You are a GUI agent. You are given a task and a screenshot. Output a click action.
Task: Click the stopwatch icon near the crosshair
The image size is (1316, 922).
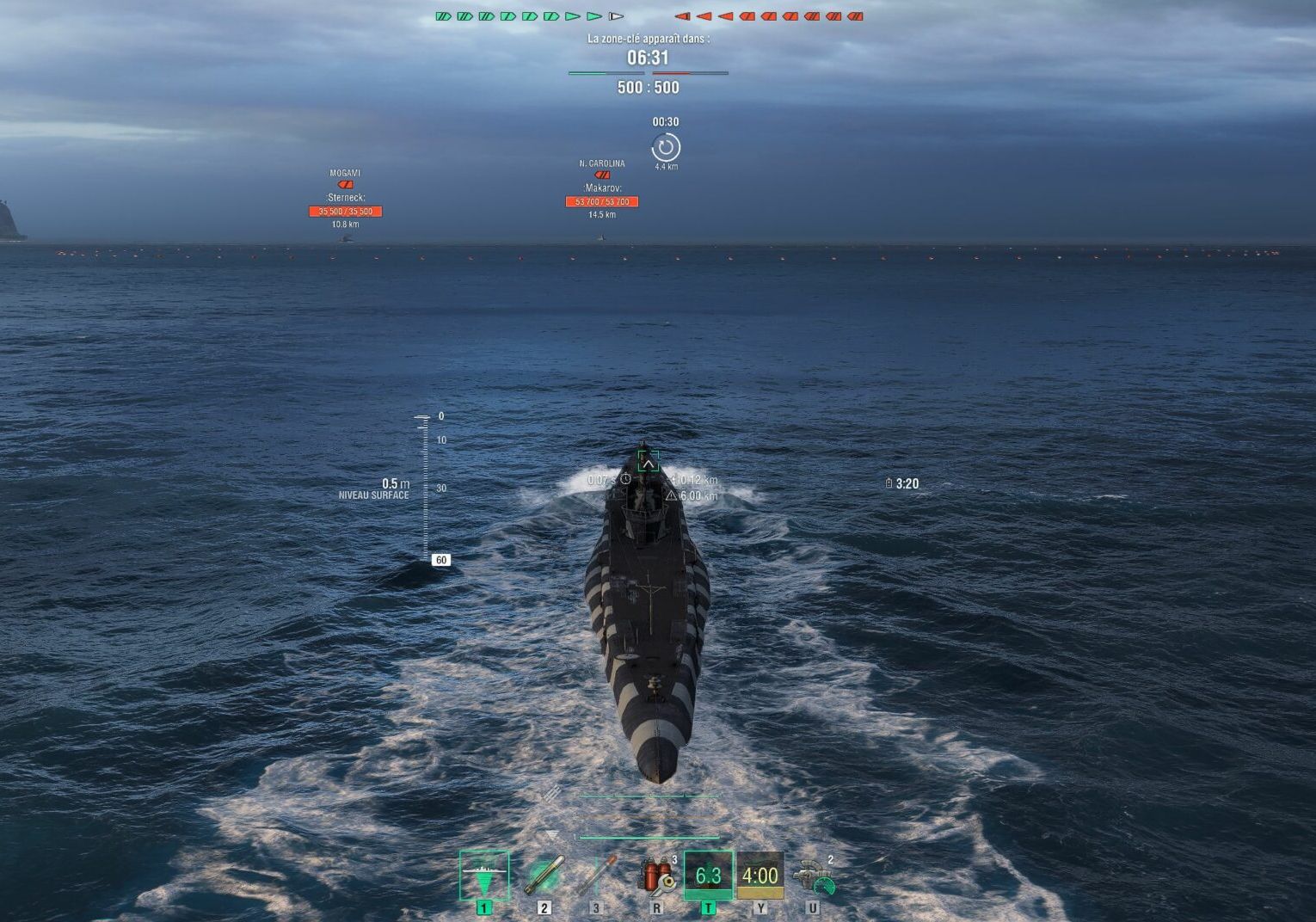(x=624, y=480)
